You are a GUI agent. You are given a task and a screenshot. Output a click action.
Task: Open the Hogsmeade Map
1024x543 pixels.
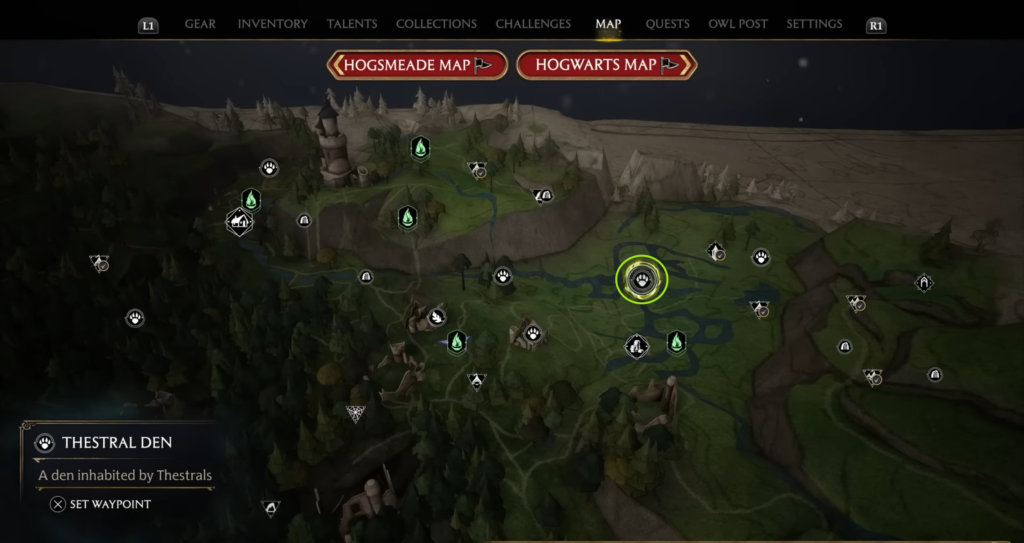[x=417, y=65]
